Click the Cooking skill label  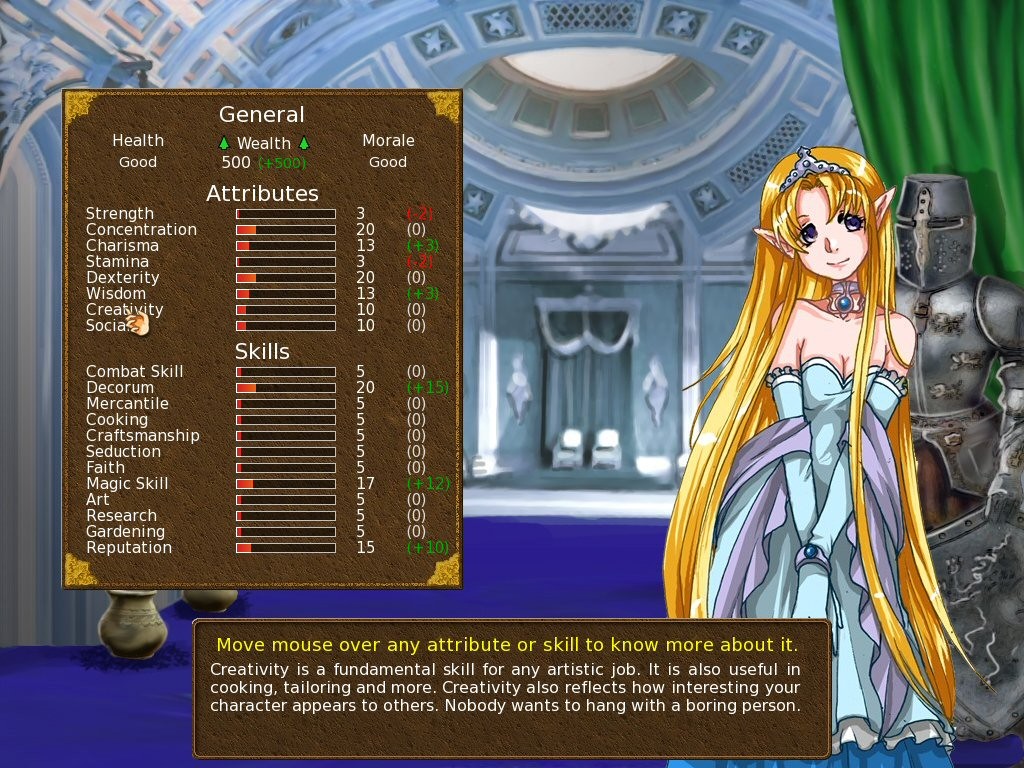[117, 420]
